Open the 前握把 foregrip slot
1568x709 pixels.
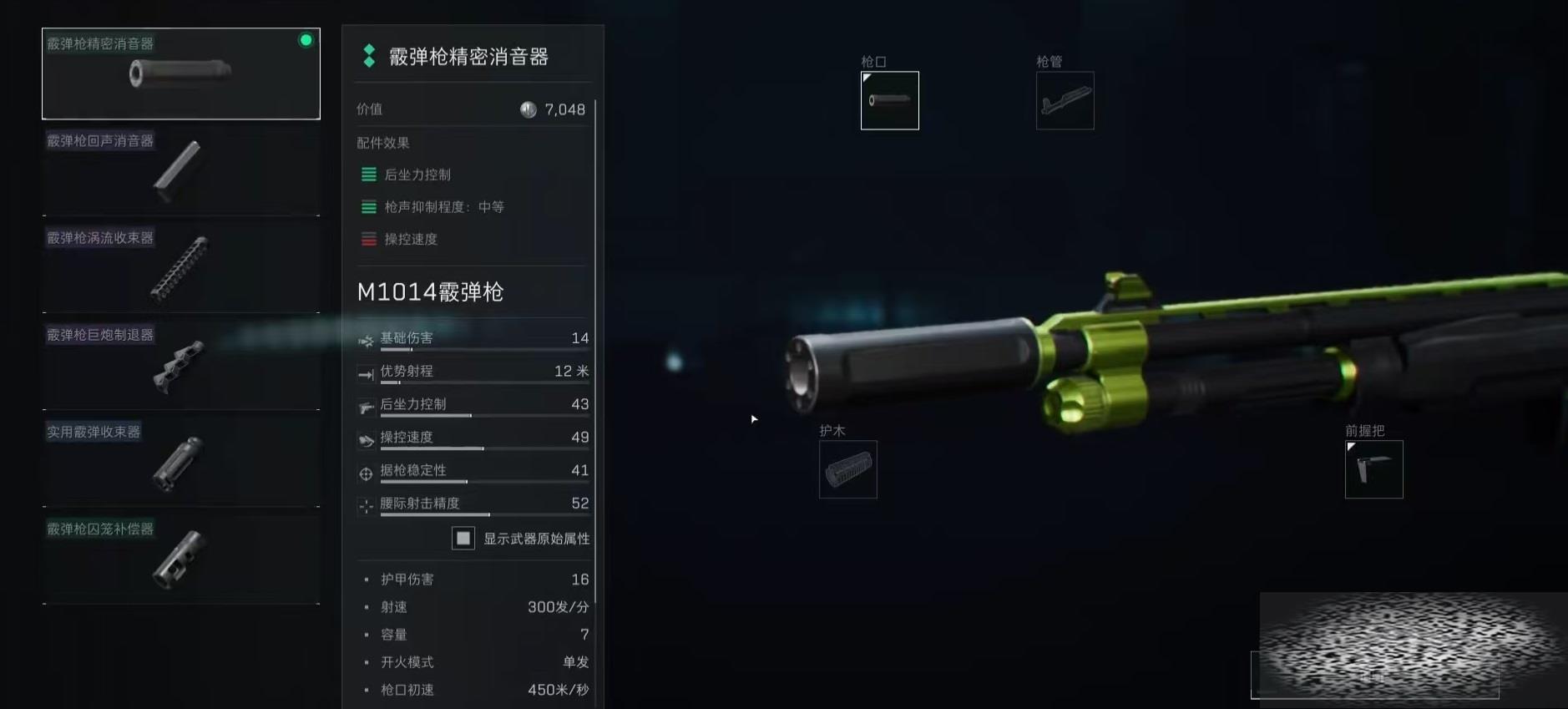point(1373,469)
